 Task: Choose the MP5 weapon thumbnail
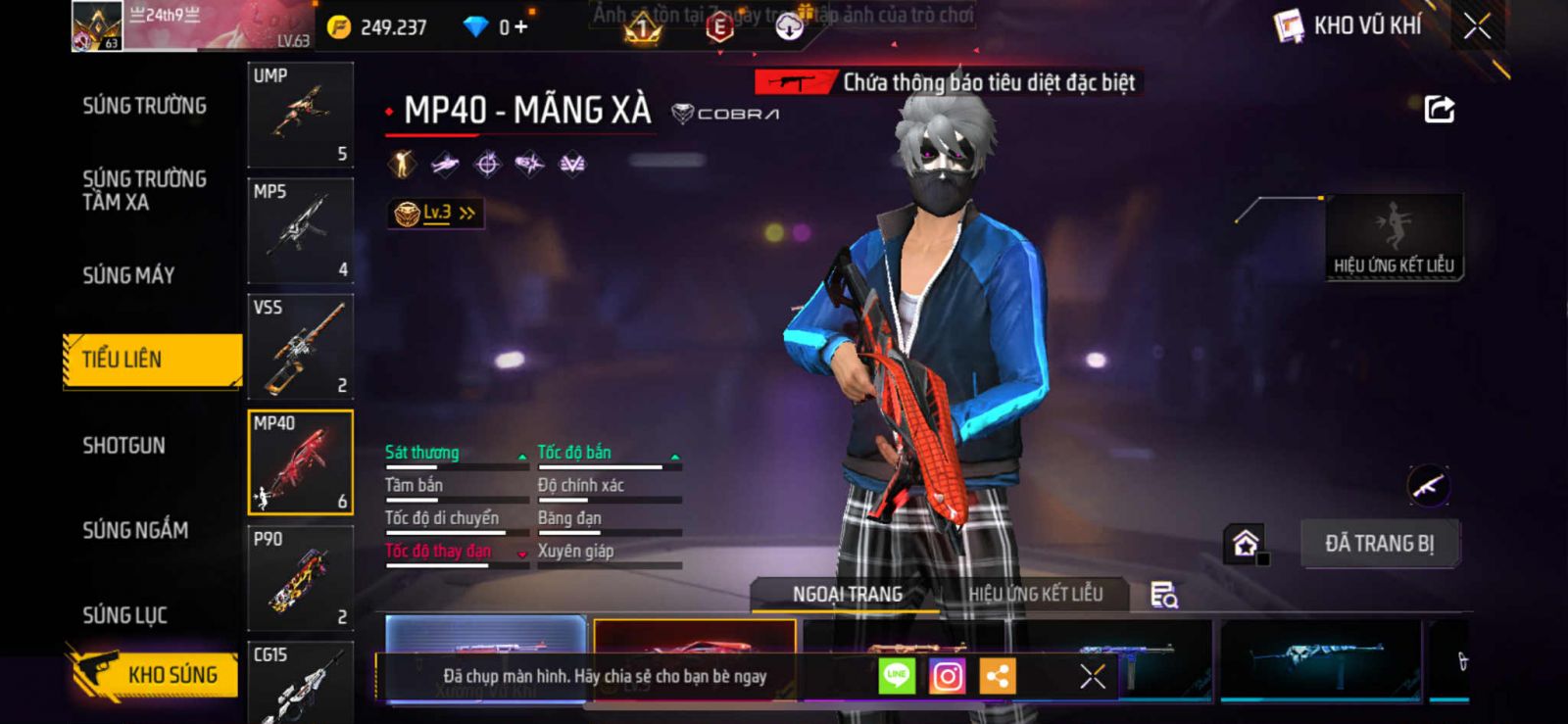pos(300,230)
